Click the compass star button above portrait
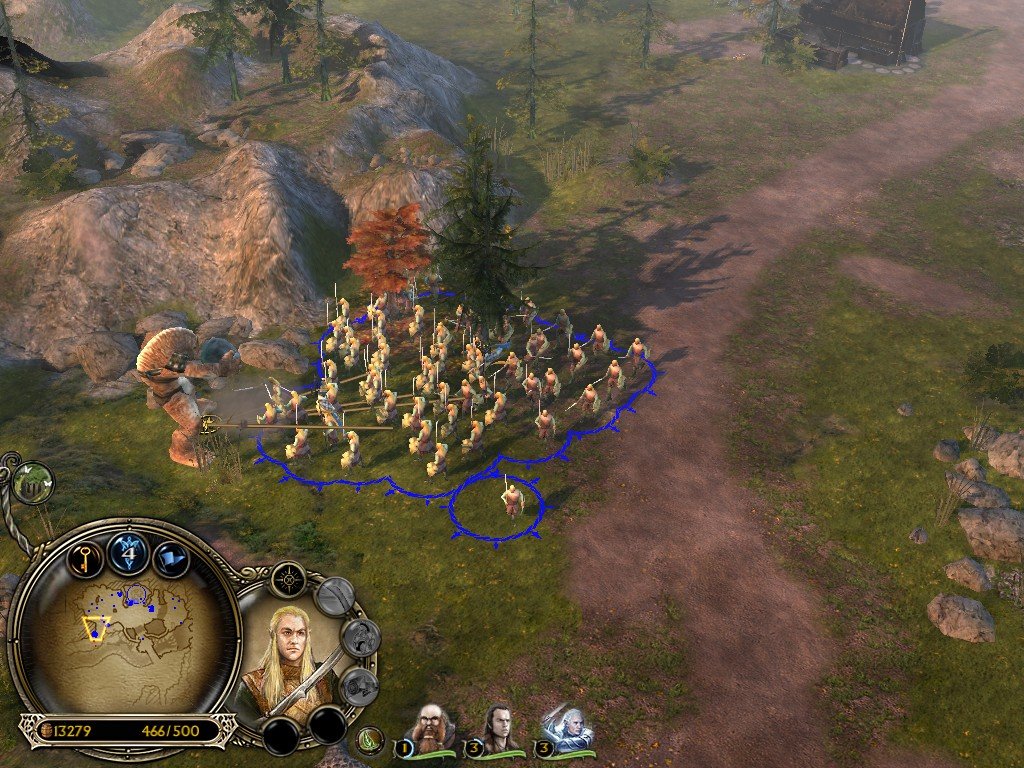The width and height of the screenshot is (1024, 768). [x=288, y=578]
